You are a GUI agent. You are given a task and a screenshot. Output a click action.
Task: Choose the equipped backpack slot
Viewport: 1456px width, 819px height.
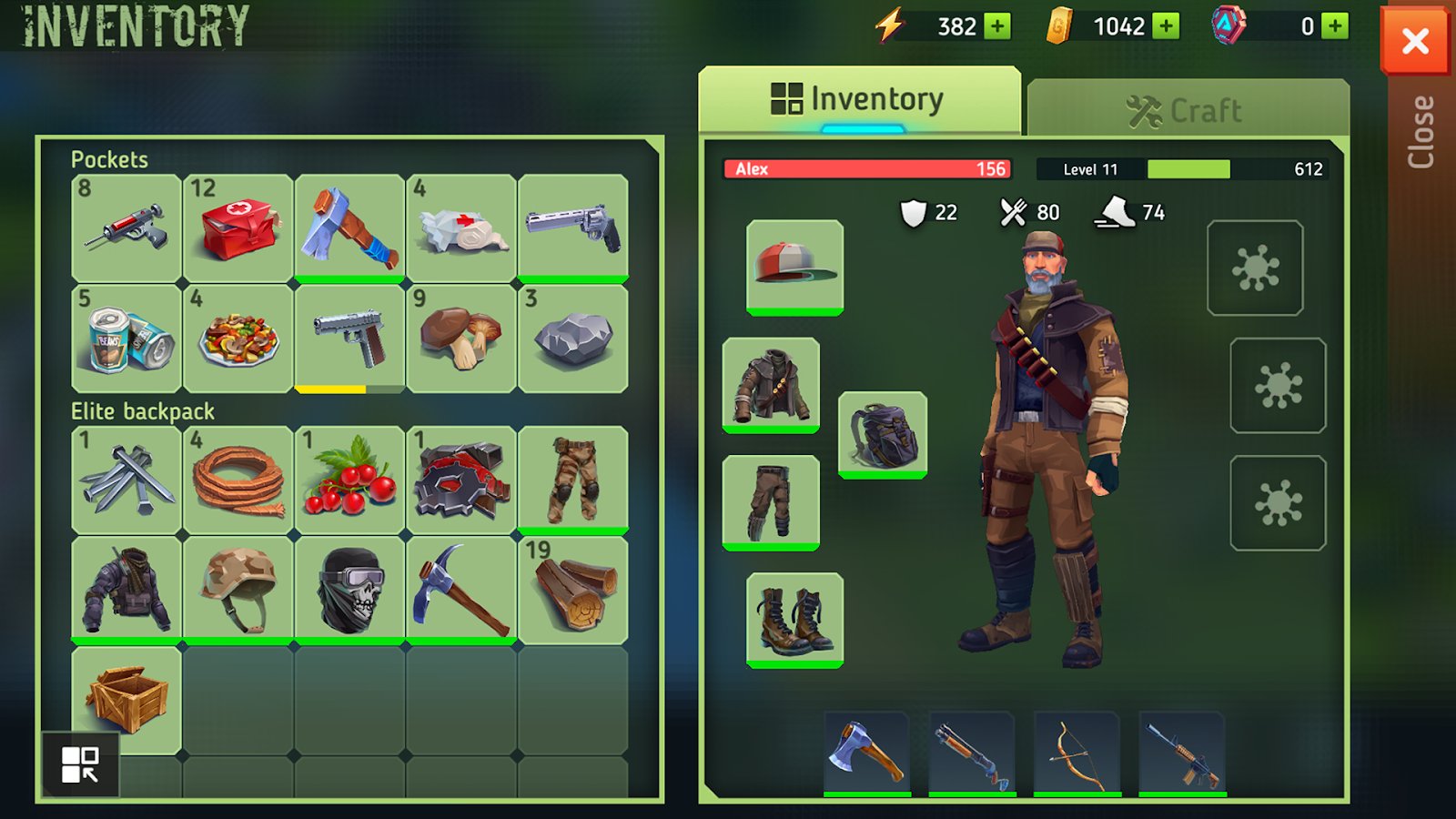click(882, 434)
